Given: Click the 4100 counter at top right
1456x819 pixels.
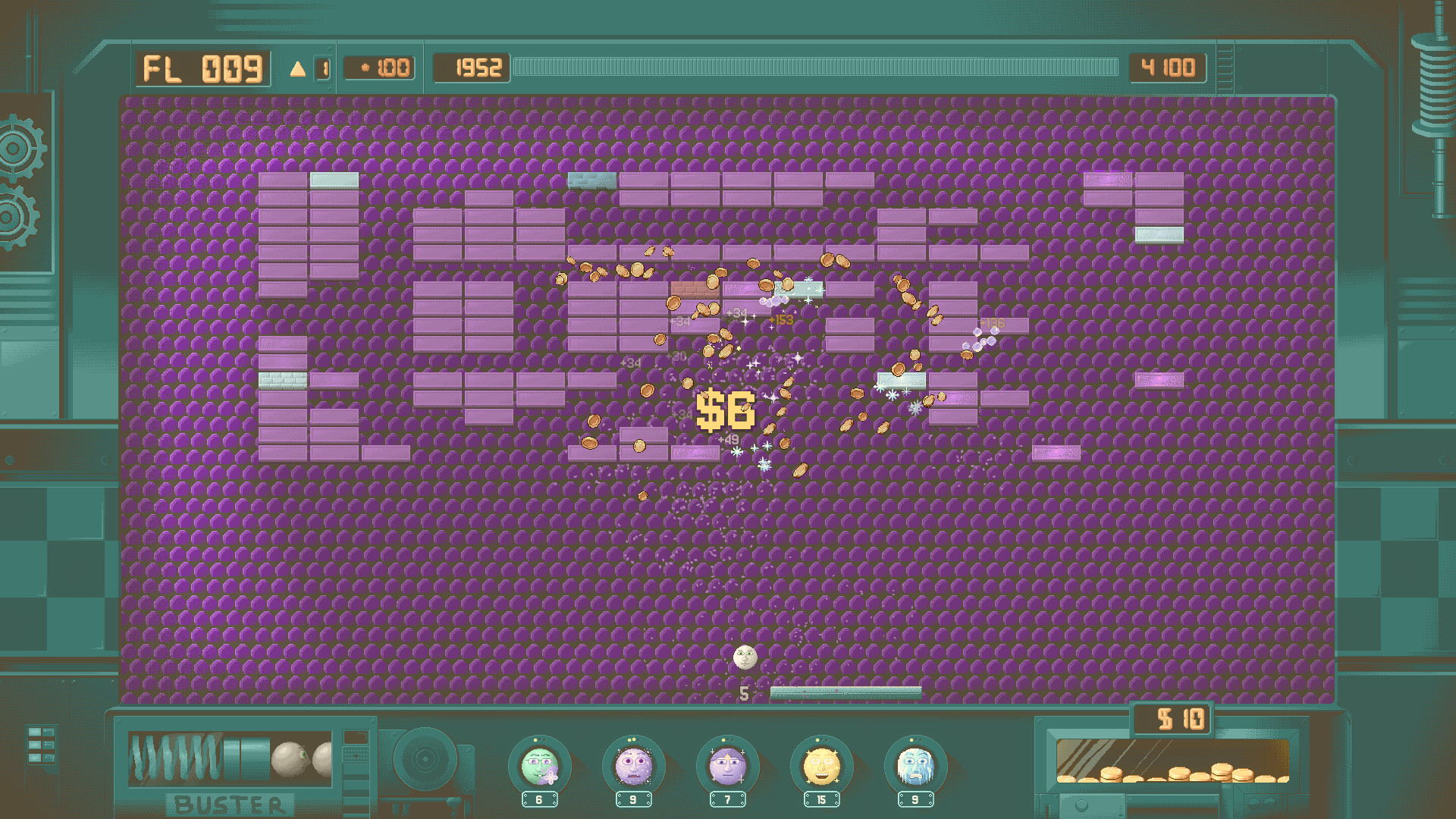Looking at the screenshot, I should tap(1168, 68).
